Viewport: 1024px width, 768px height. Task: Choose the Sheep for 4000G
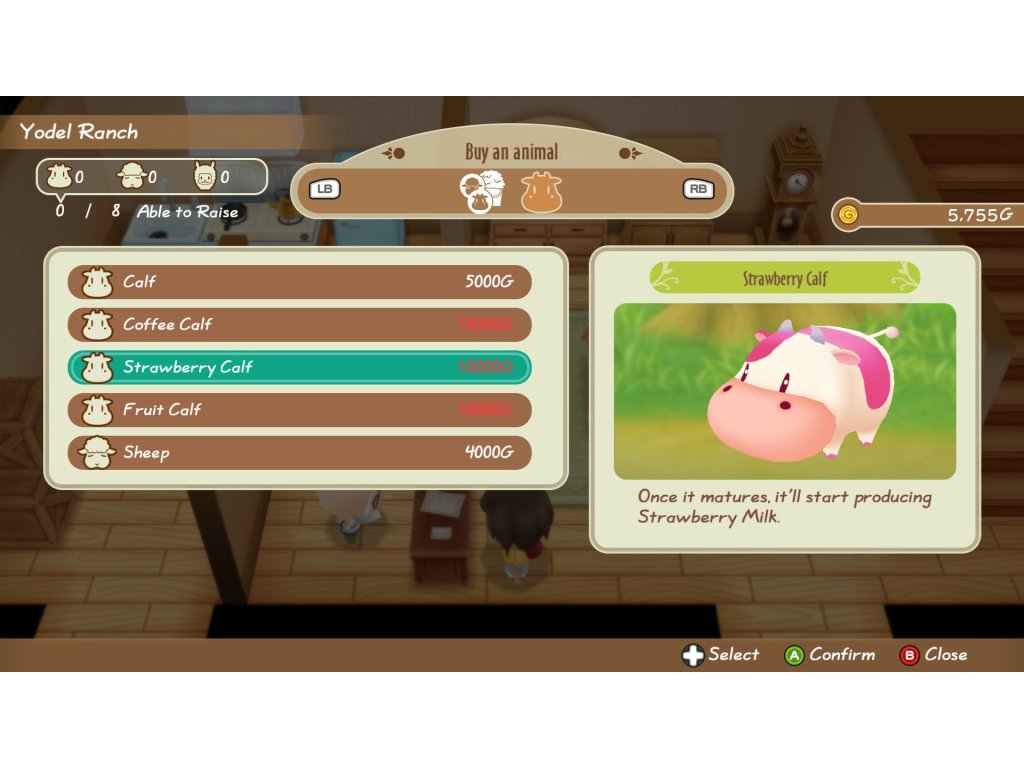[299, 452]
